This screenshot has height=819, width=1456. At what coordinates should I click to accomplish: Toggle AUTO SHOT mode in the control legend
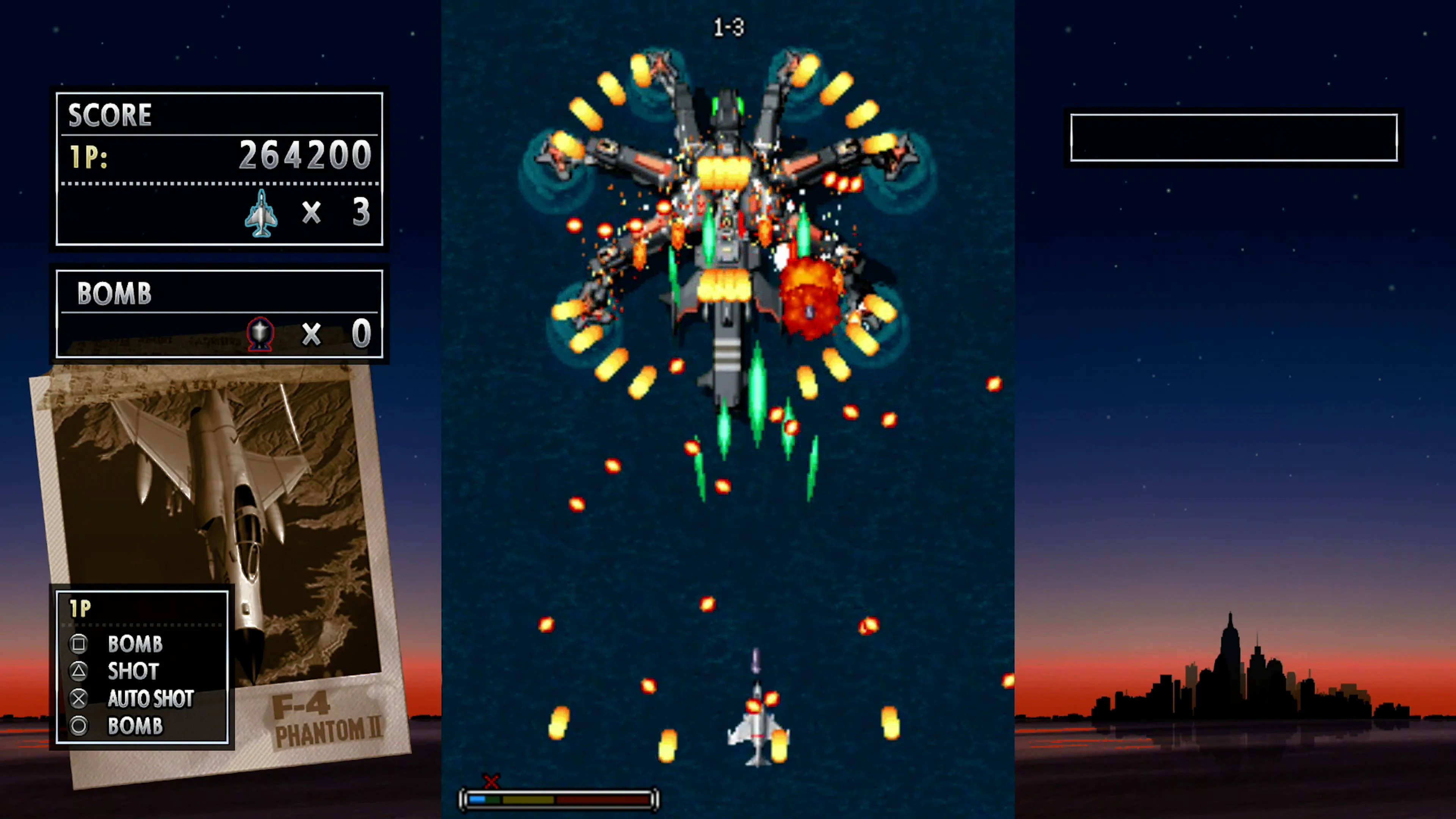pyautogui.click(x=150, y=698)
